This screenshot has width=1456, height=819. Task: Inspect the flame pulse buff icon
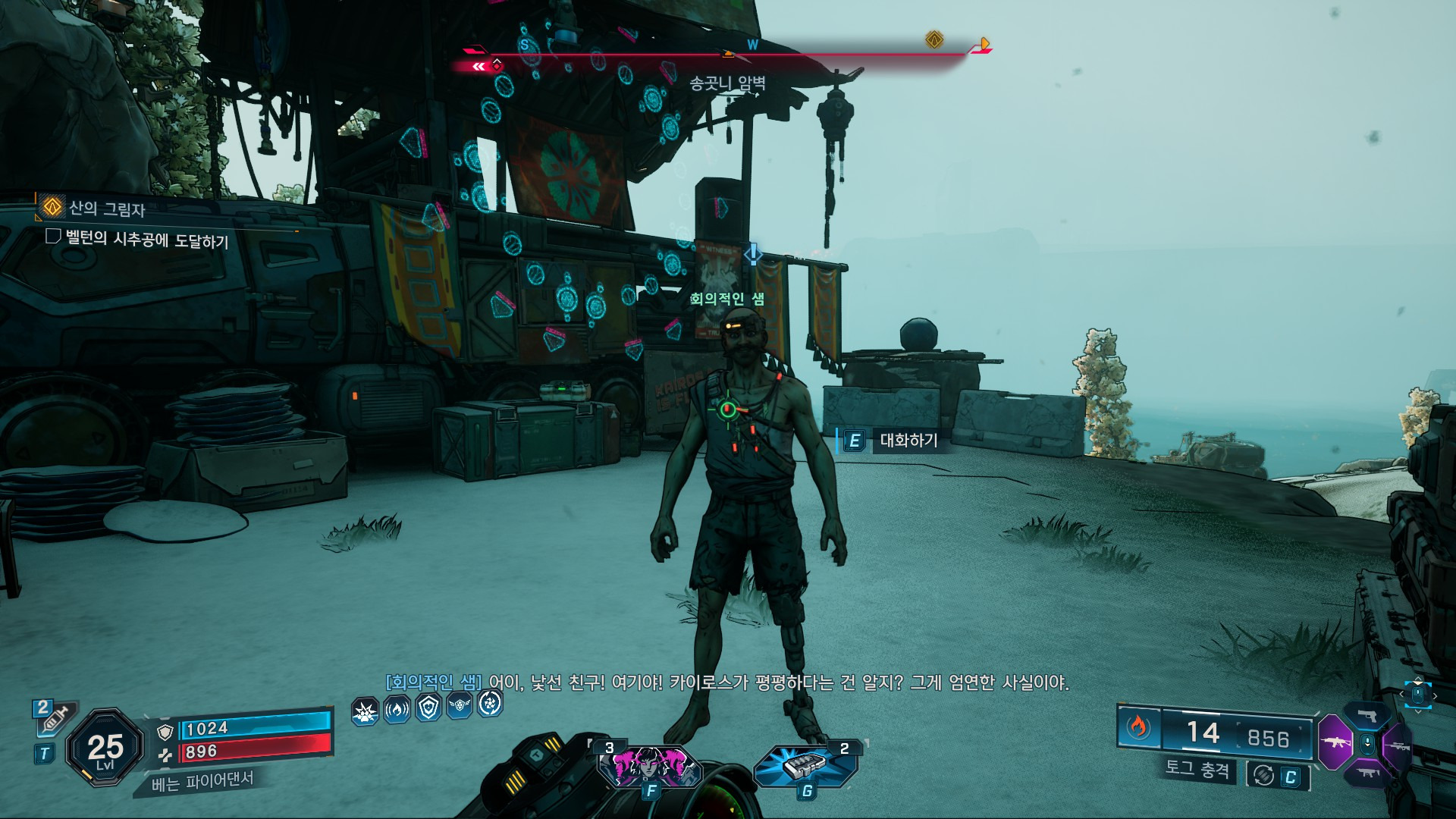coord(397,710)
